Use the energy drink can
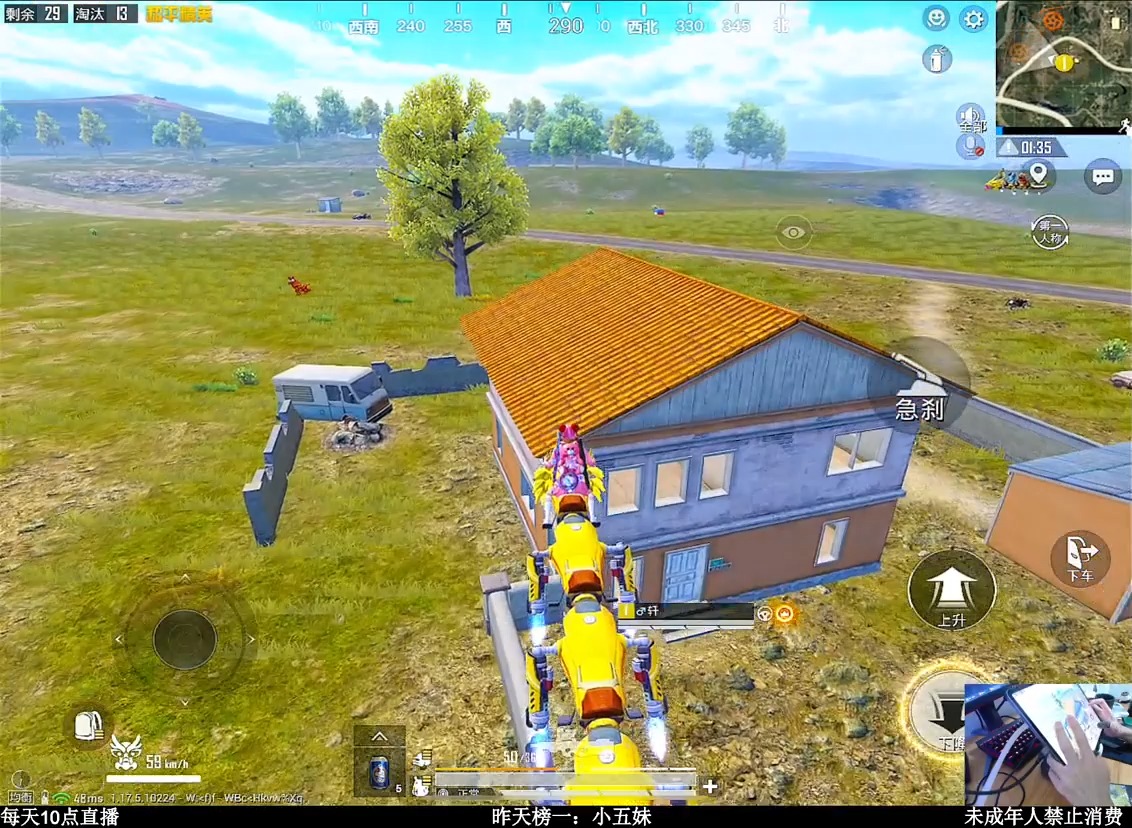The image size is (1132, 828). (380, 770)
